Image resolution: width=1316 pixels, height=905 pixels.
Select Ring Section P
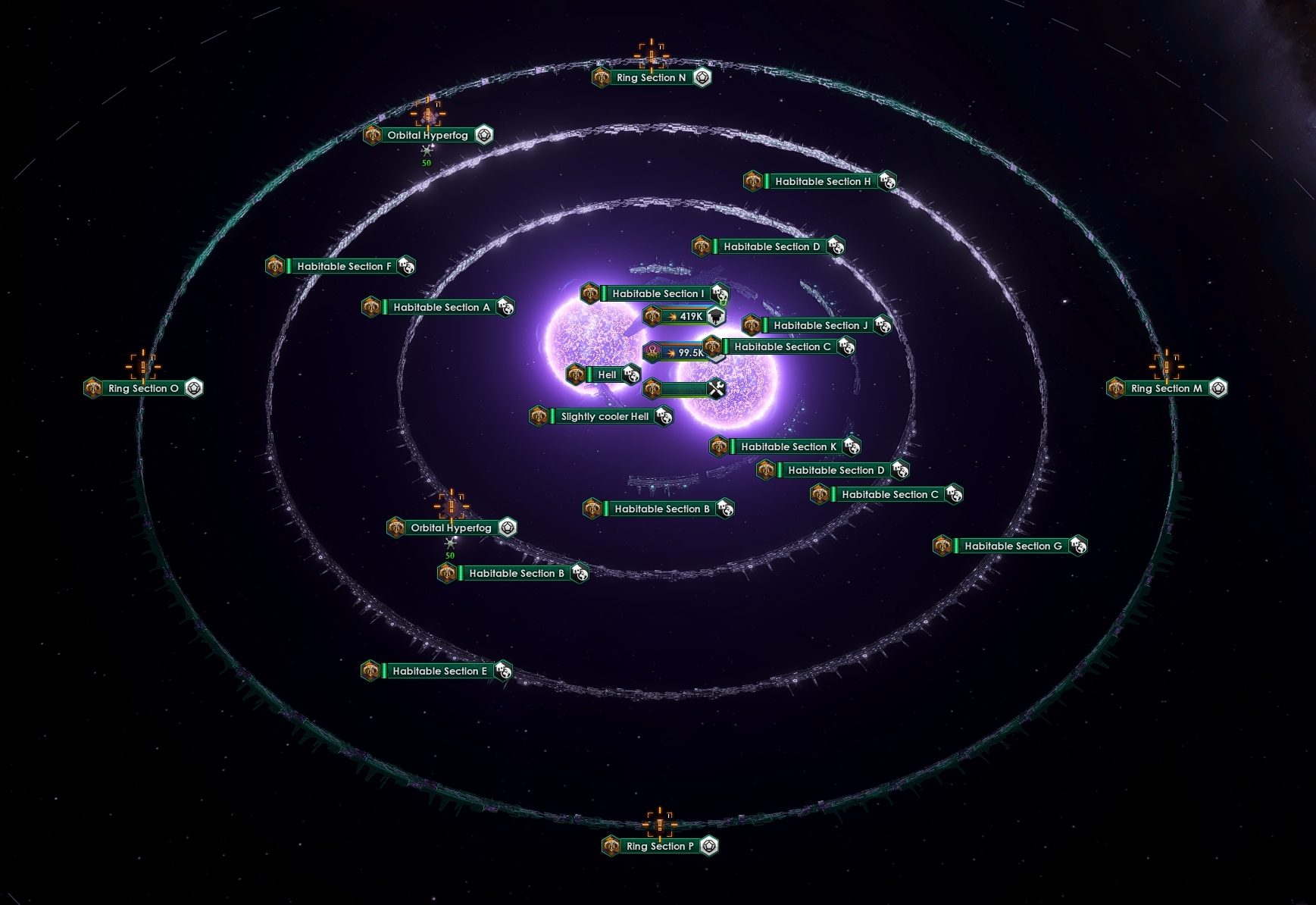pyautogui.click(x=659, y=847)
